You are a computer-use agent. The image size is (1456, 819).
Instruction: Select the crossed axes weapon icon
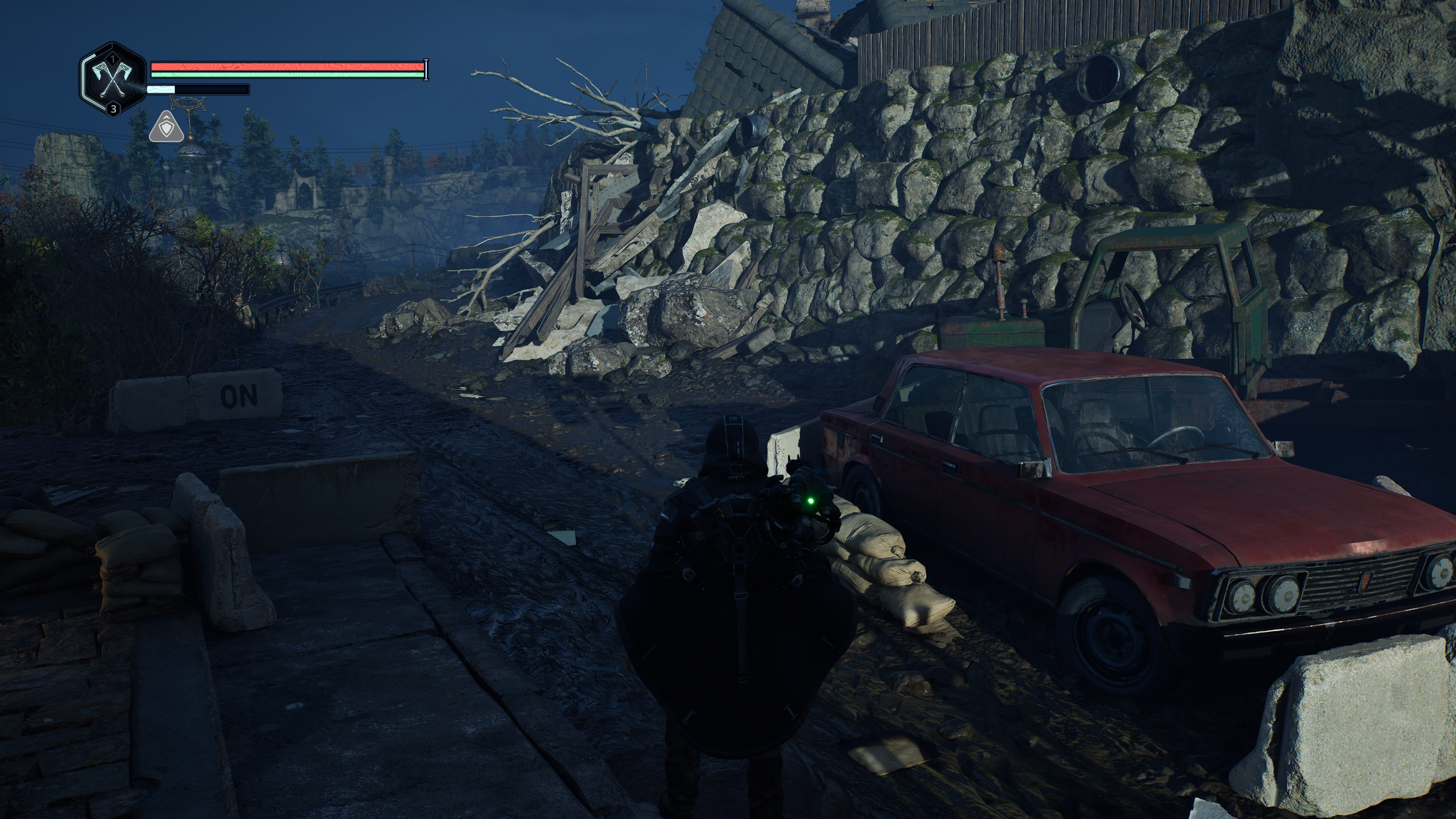(112, 80)
